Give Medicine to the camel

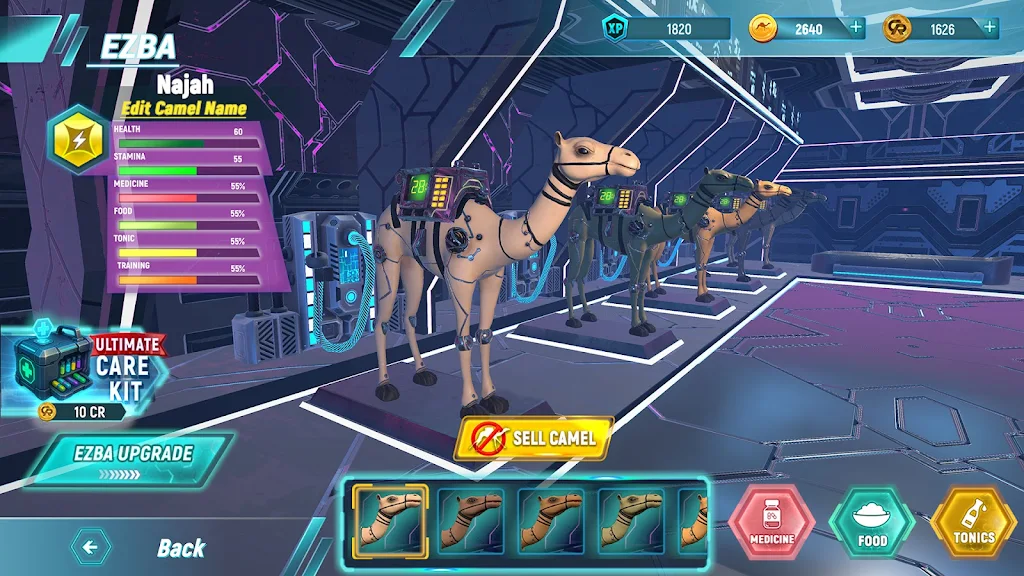click(771, 521)
